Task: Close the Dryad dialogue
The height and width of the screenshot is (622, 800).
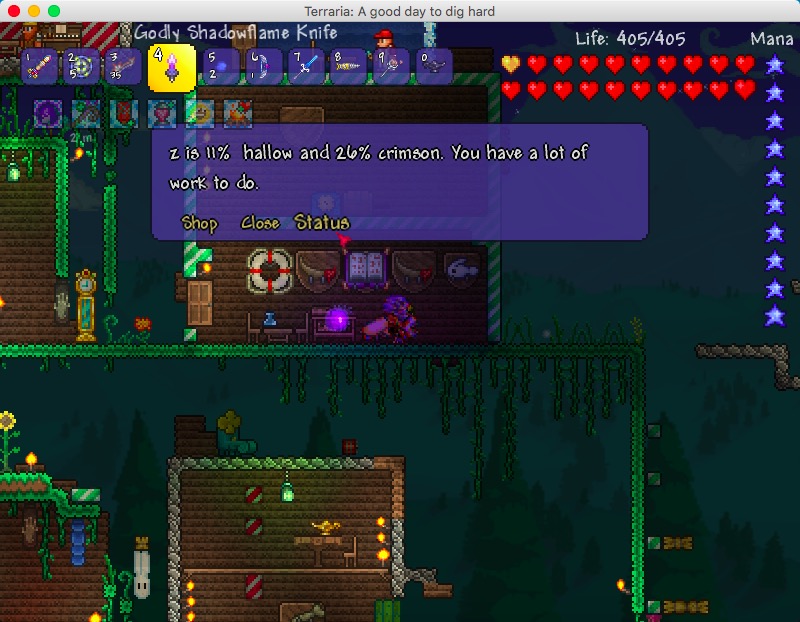Action: [259, 224]
